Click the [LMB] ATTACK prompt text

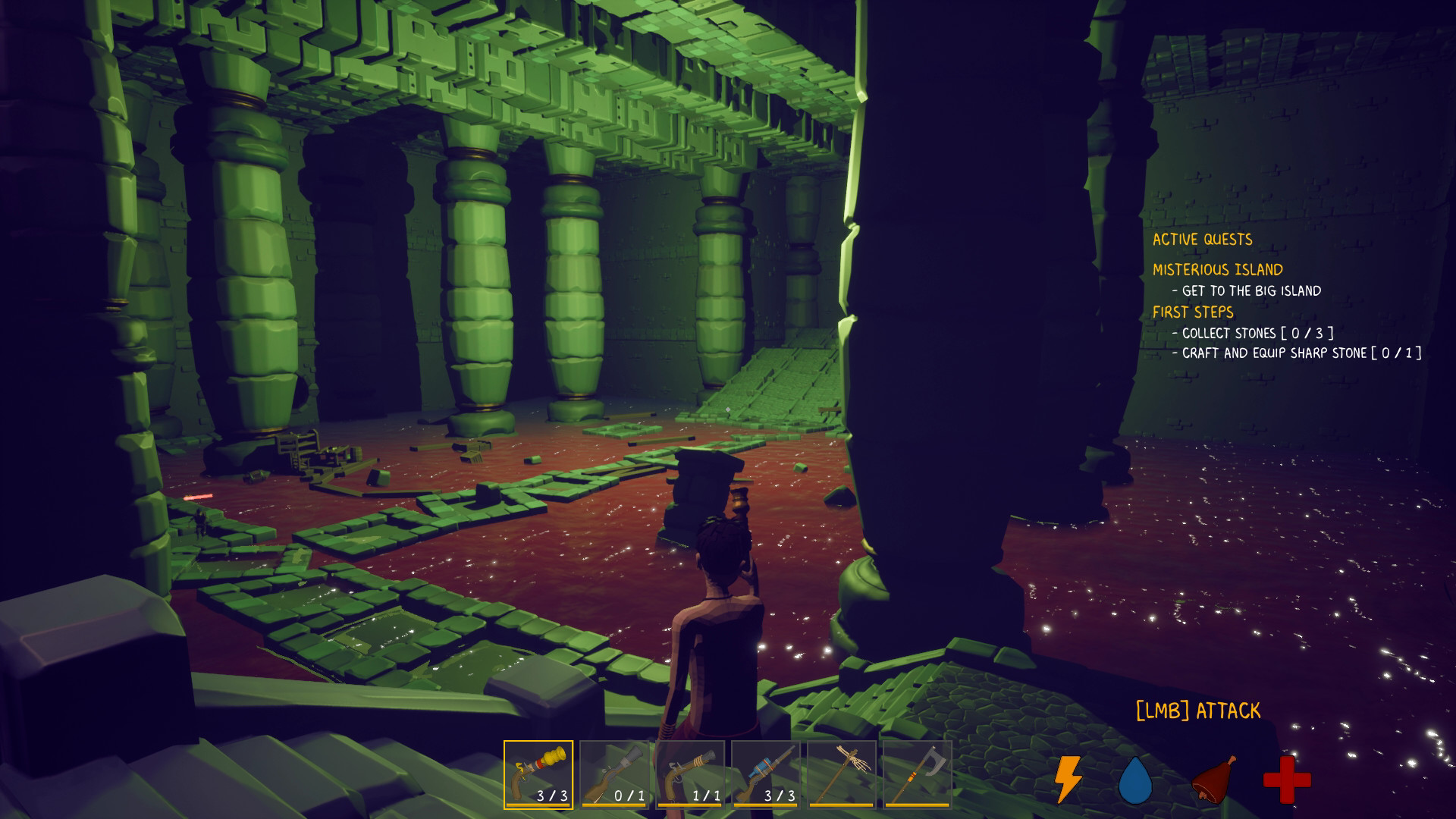click(x=1196, y=710)
